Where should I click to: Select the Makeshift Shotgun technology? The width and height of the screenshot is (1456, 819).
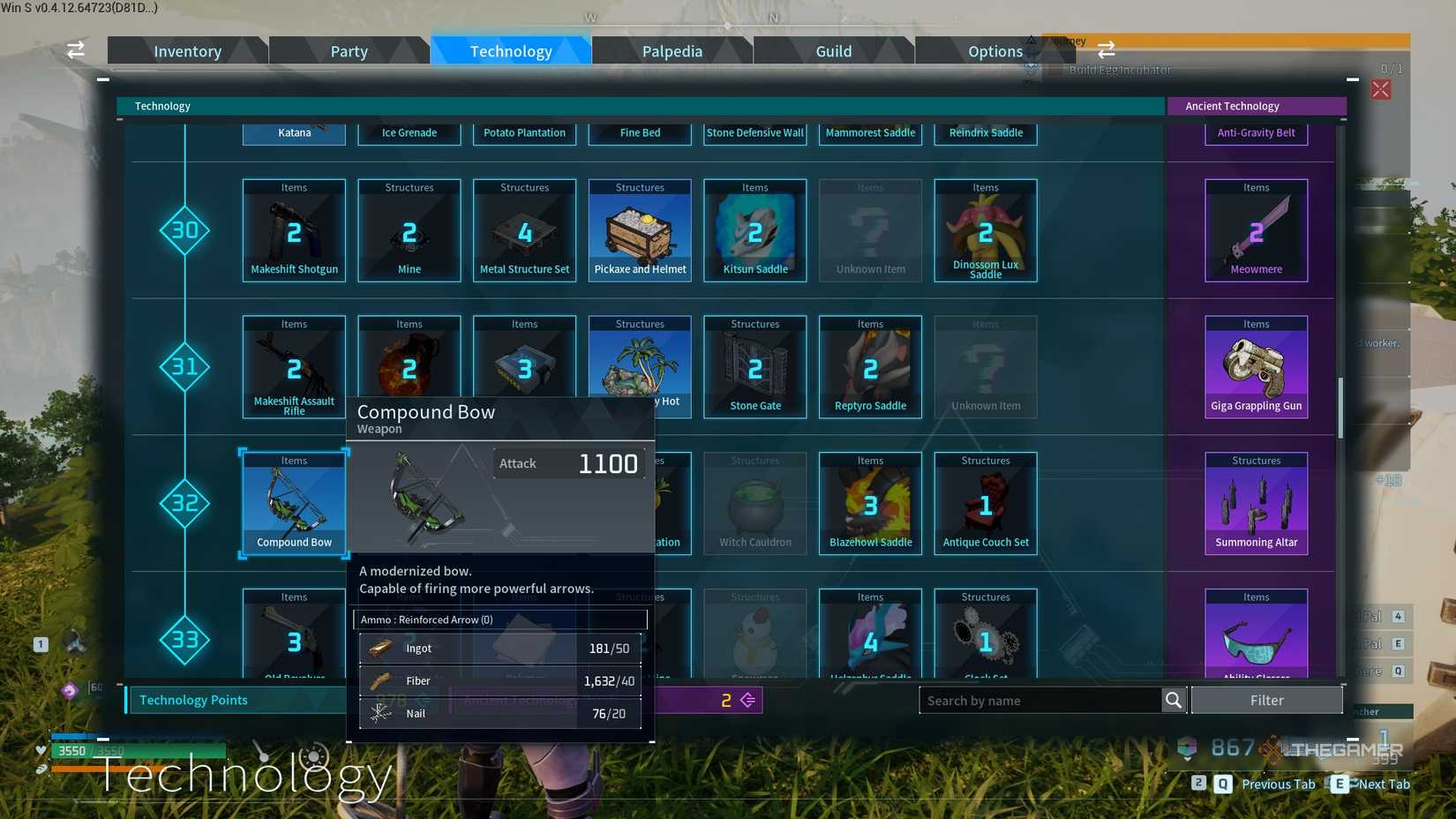pyautogui.click(x=293, y=229)
